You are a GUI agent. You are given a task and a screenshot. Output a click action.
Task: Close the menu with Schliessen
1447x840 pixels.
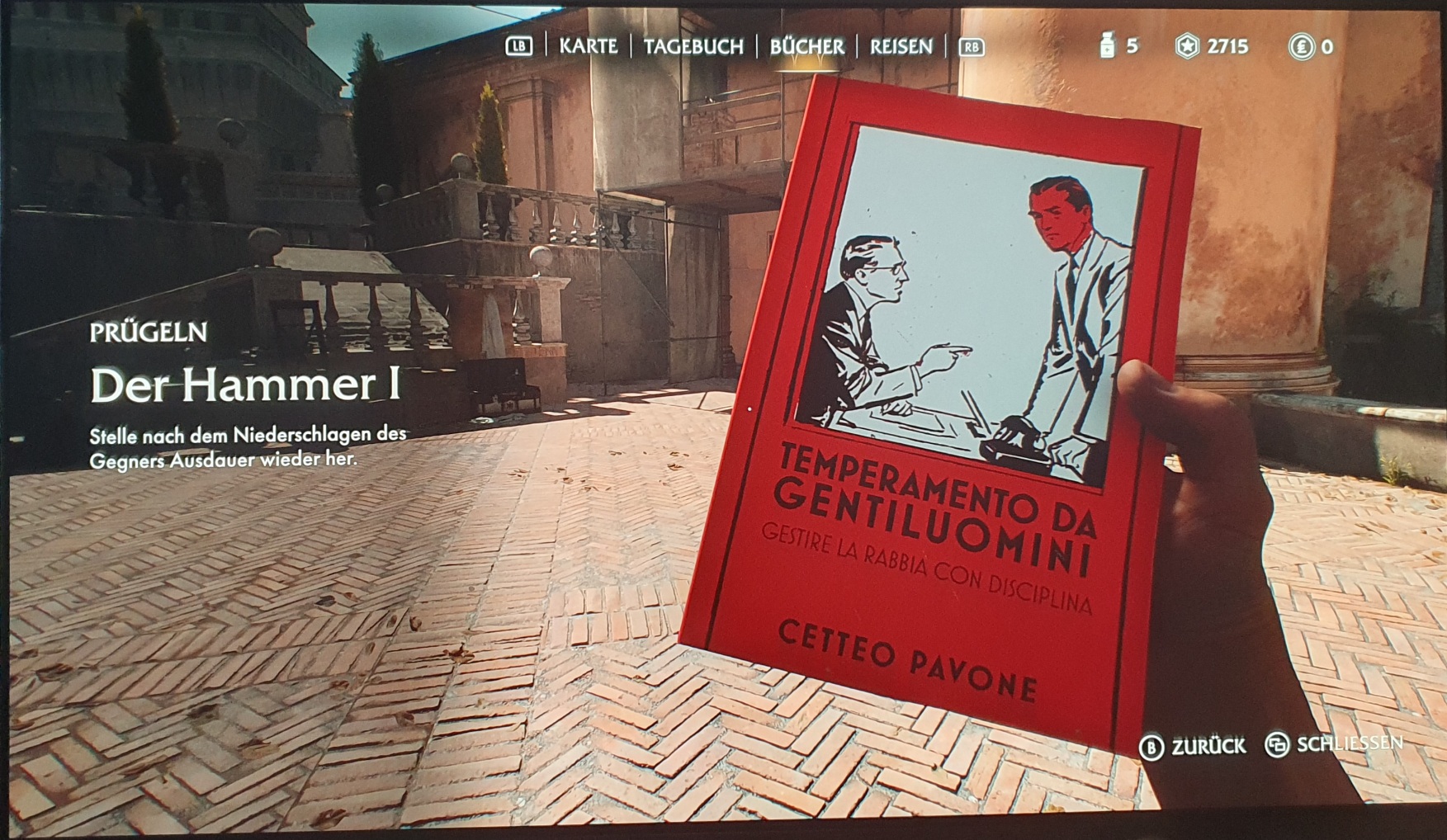click(1333, 744)
